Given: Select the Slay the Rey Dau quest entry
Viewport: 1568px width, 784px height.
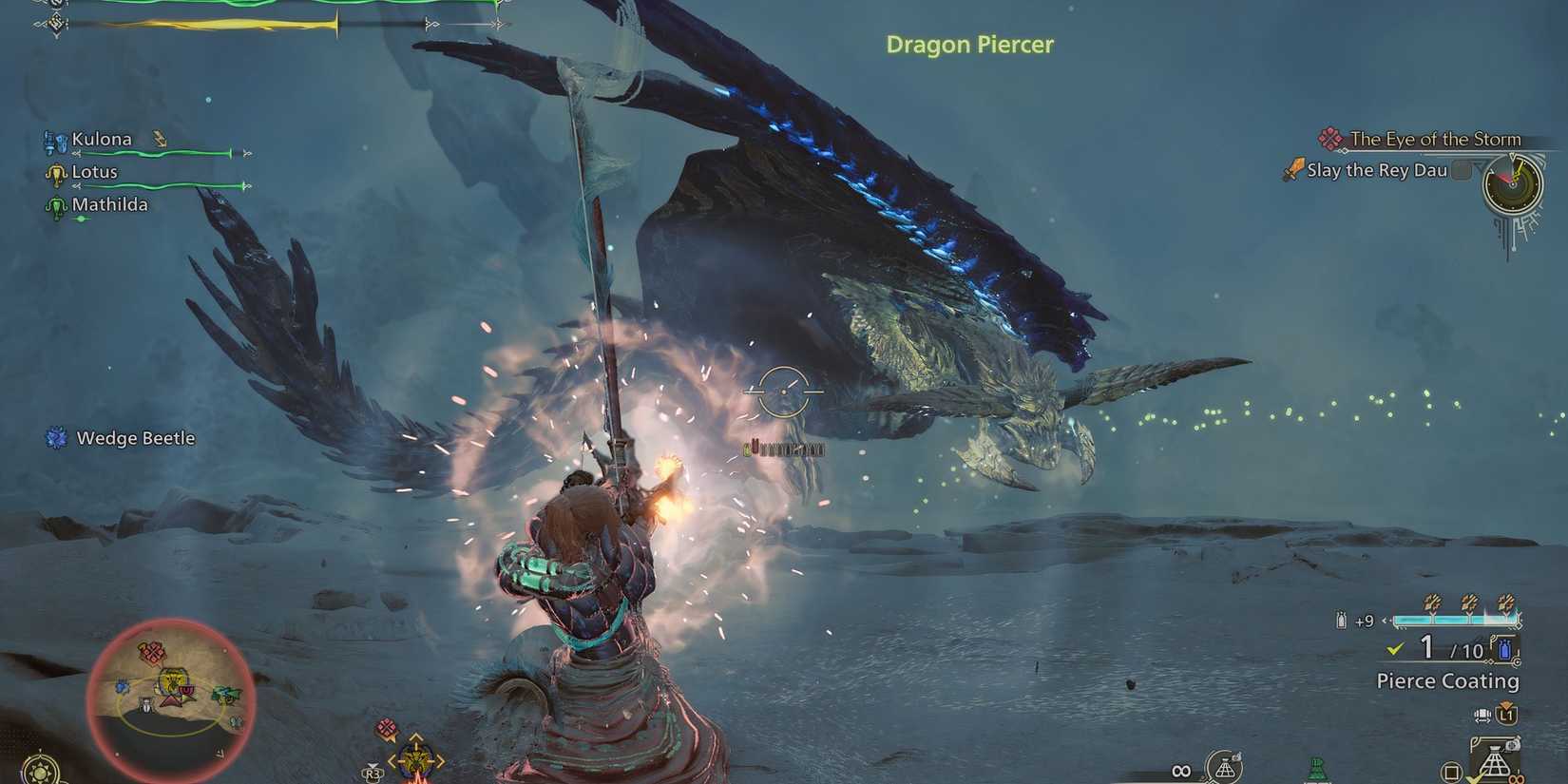Looking at the screenshot, I should 1376,170.
